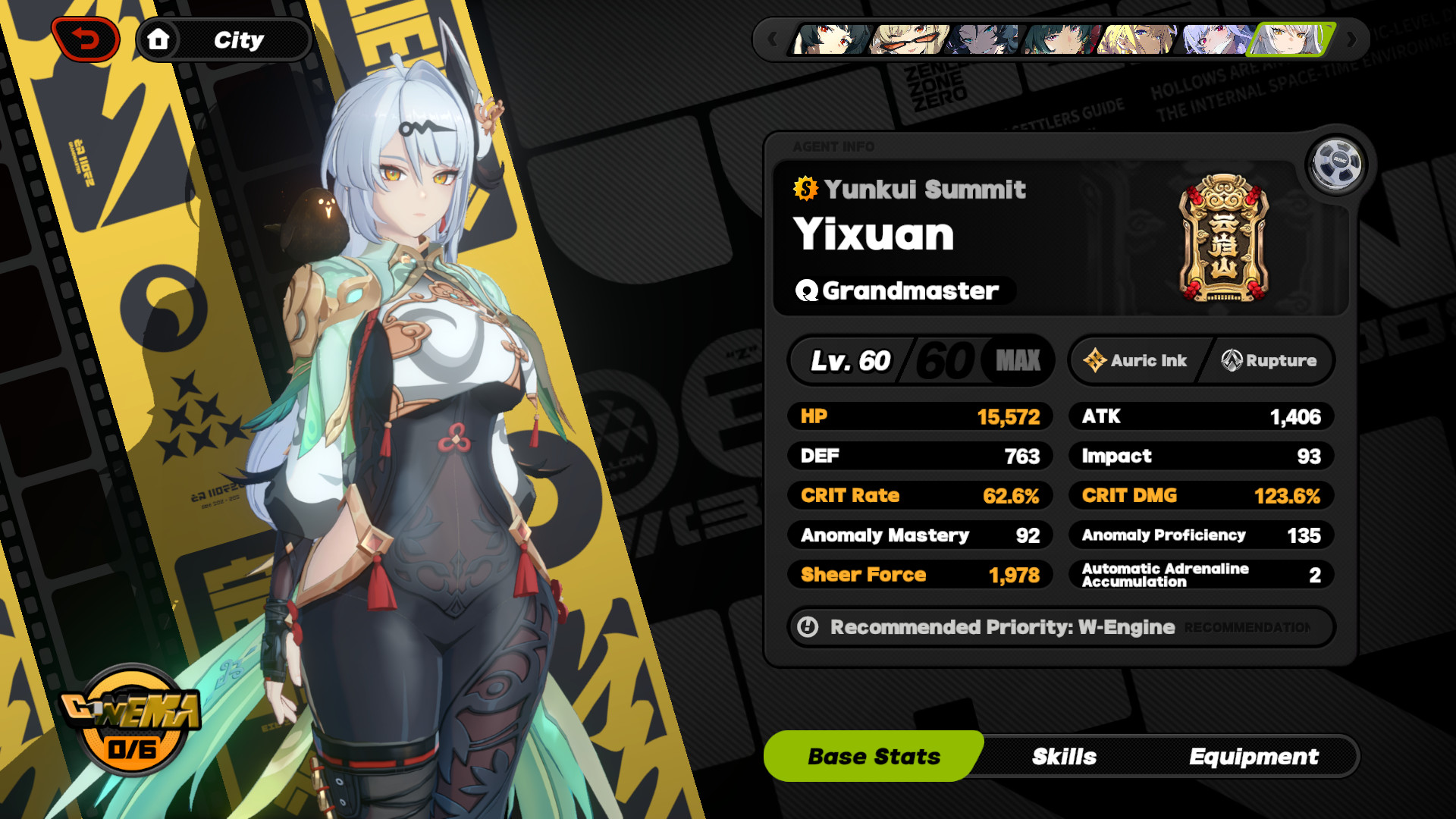The image size is (1456, 819).
Task: Select the blonde agent with orange glasses
Action: pos(908,39)
